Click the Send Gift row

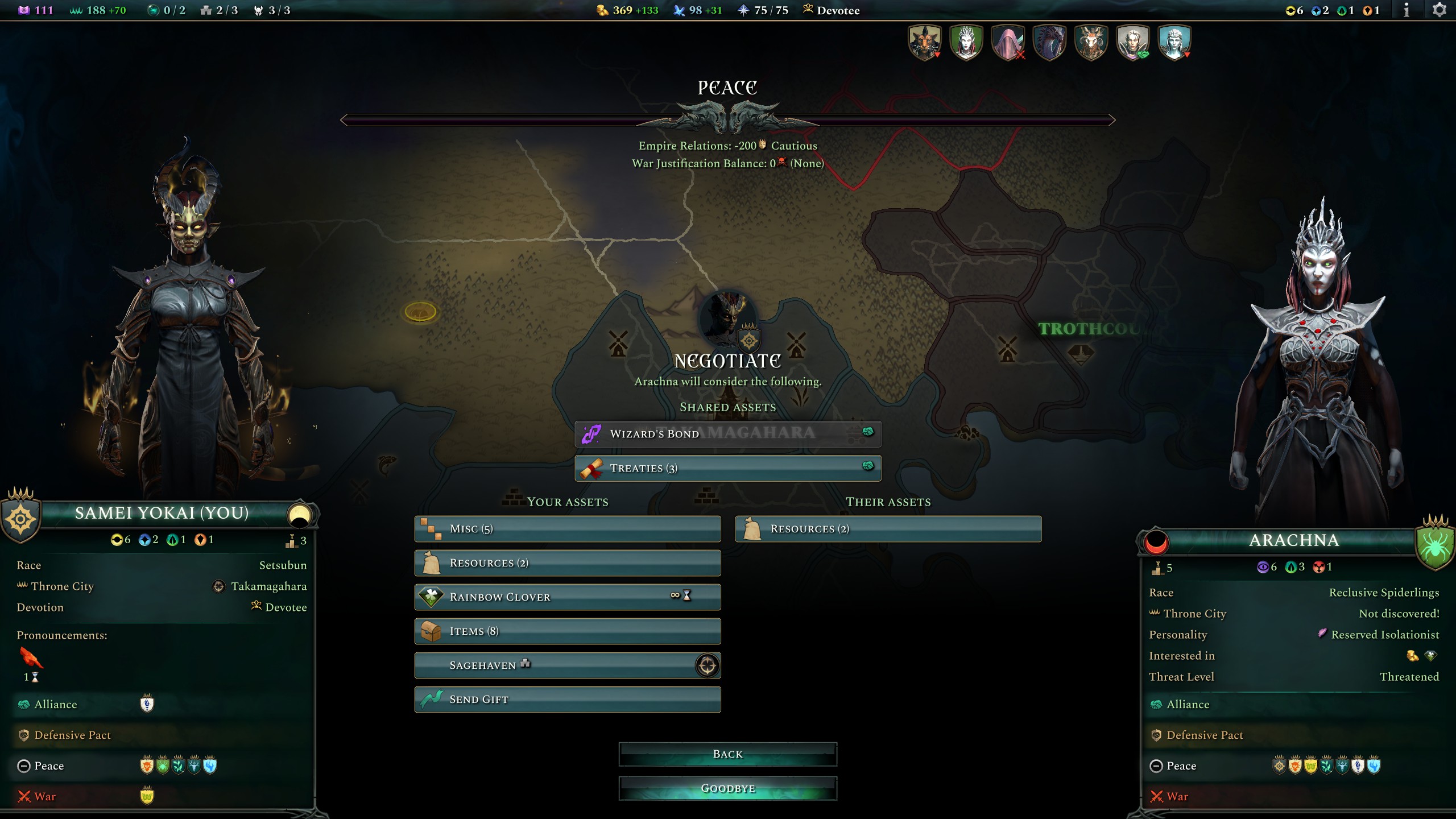567,699
